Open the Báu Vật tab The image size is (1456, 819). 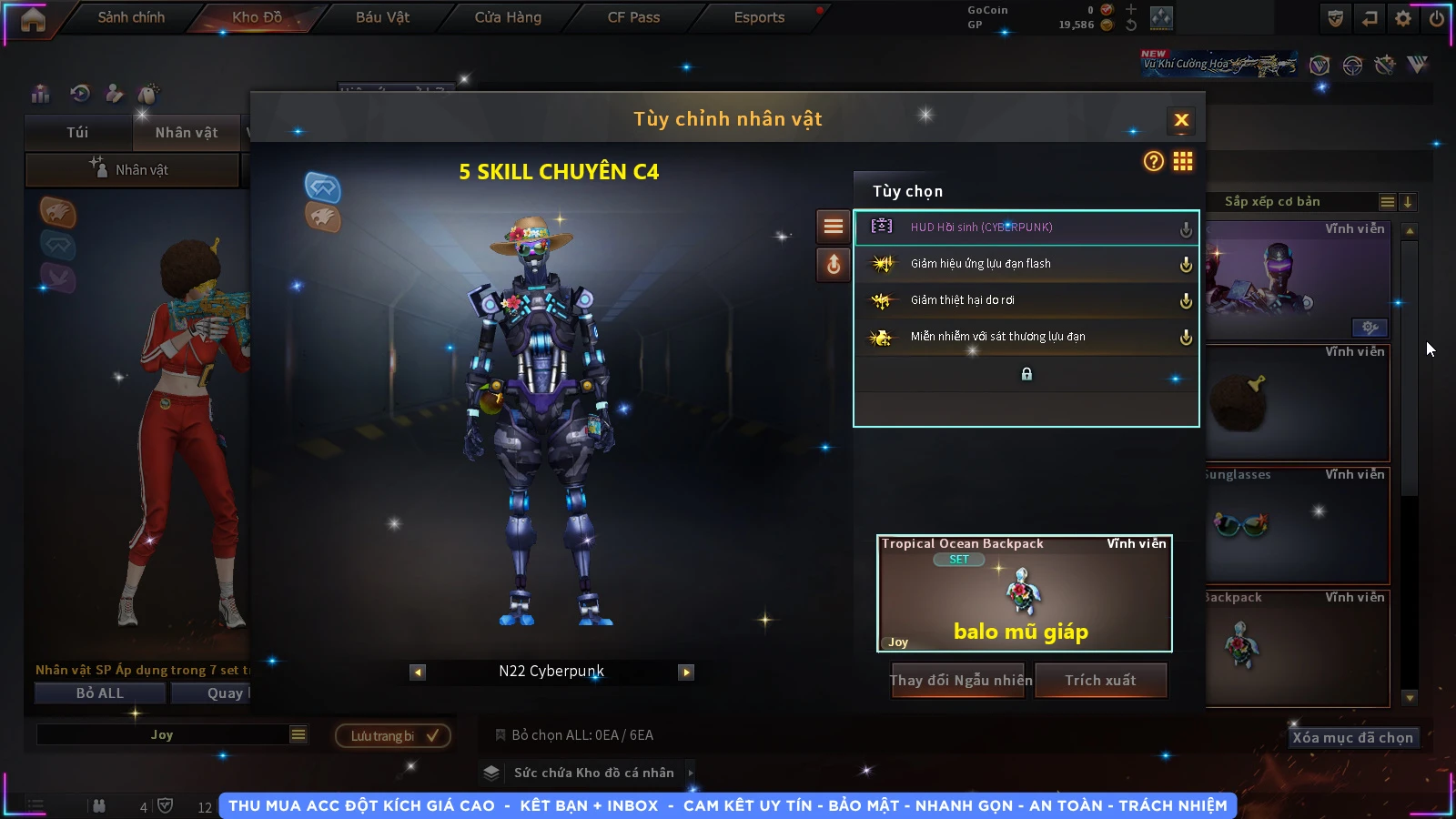tap(382, 17)
